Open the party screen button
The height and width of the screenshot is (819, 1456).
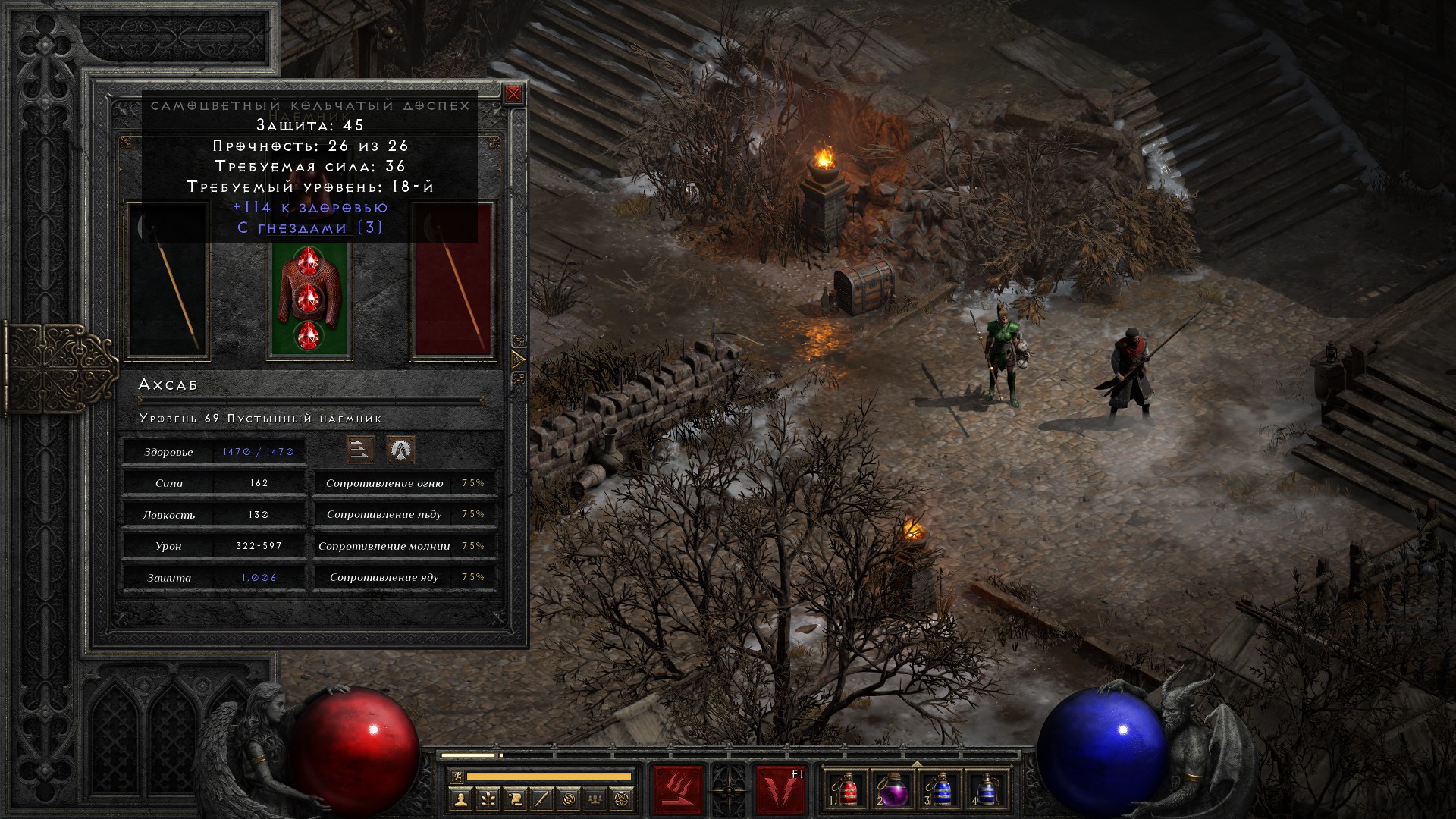(596, 799)
